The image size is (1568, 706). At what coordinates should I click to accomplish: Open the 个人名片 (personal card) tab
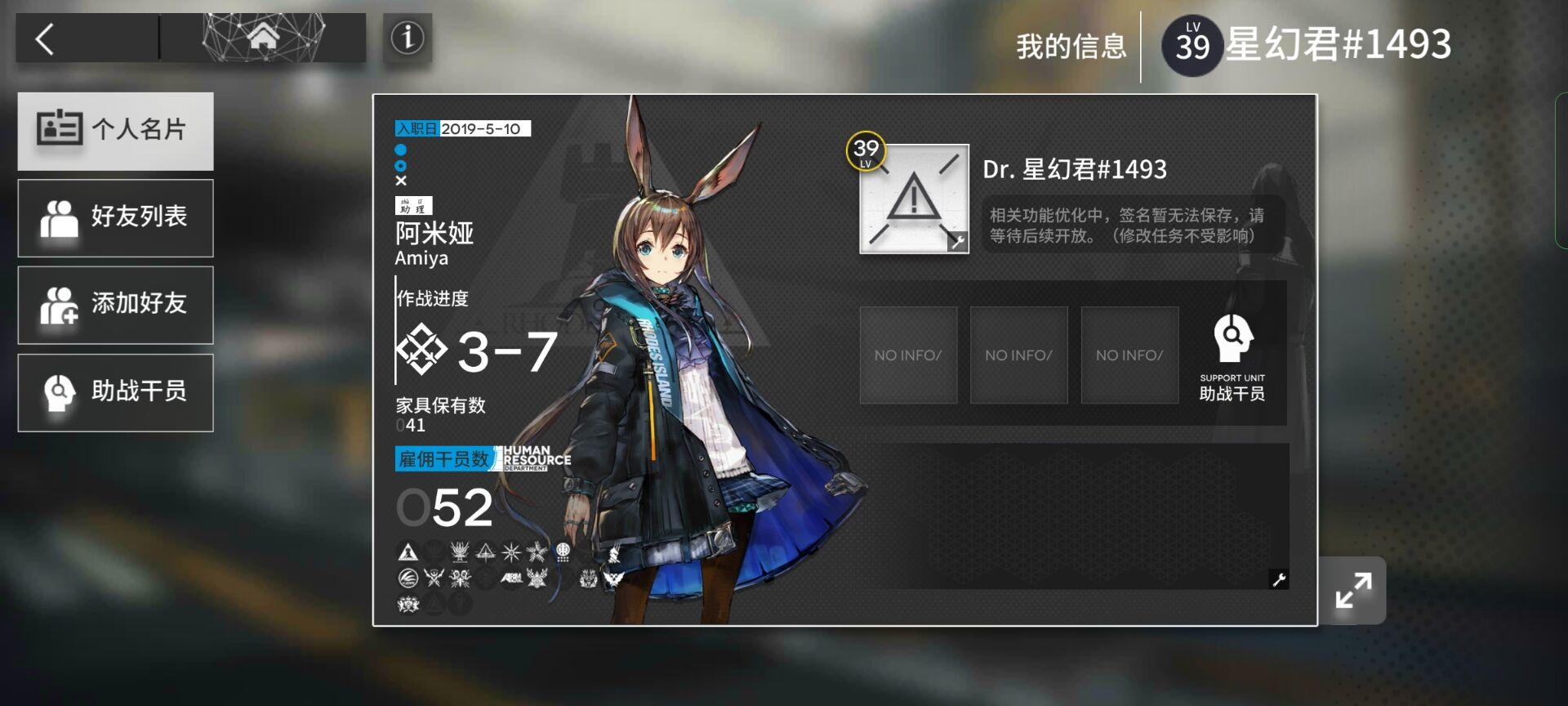pyautogui.click(x=114, y=131)
